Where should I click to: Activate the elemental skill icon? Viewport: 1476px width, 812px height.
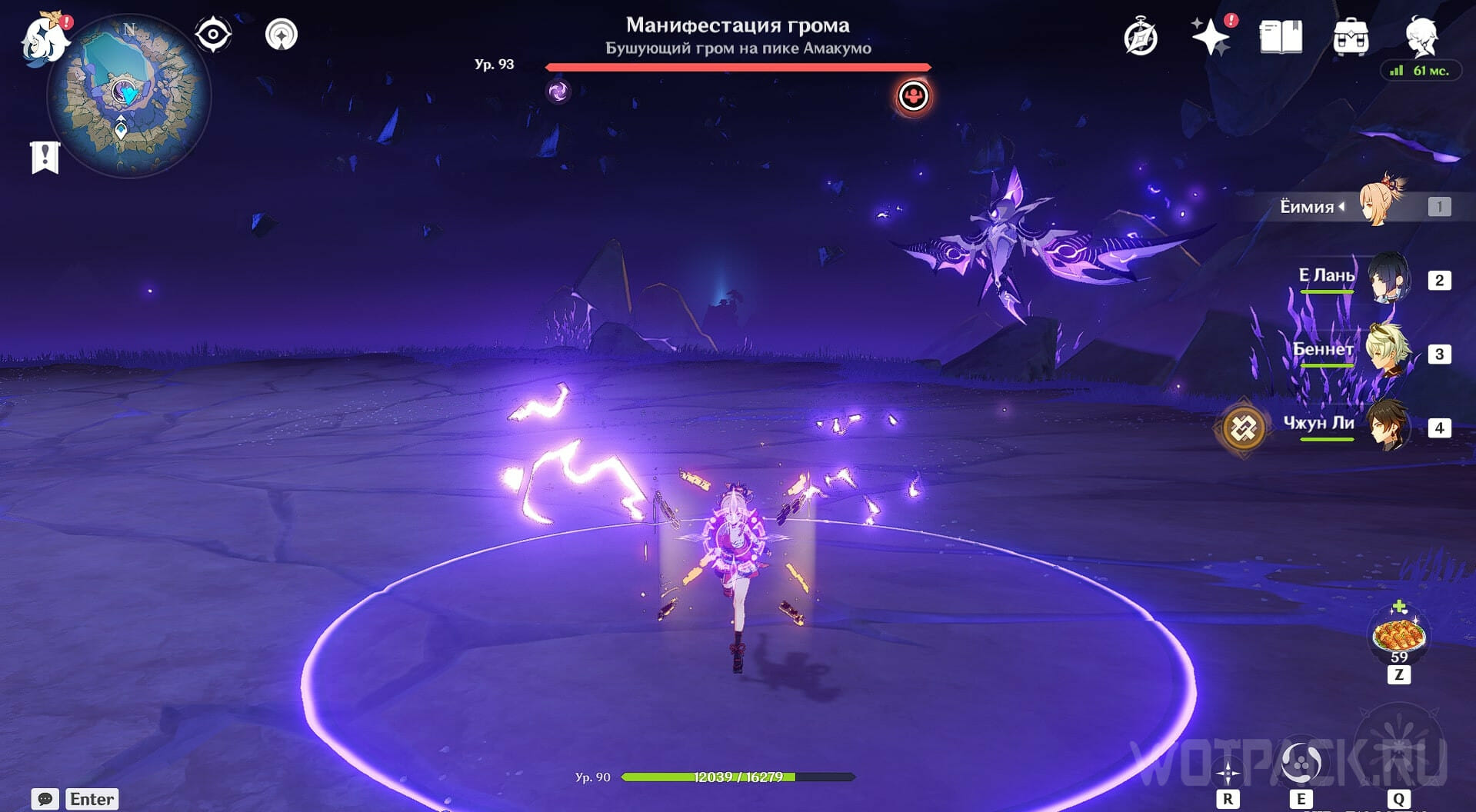[1301, 763]
